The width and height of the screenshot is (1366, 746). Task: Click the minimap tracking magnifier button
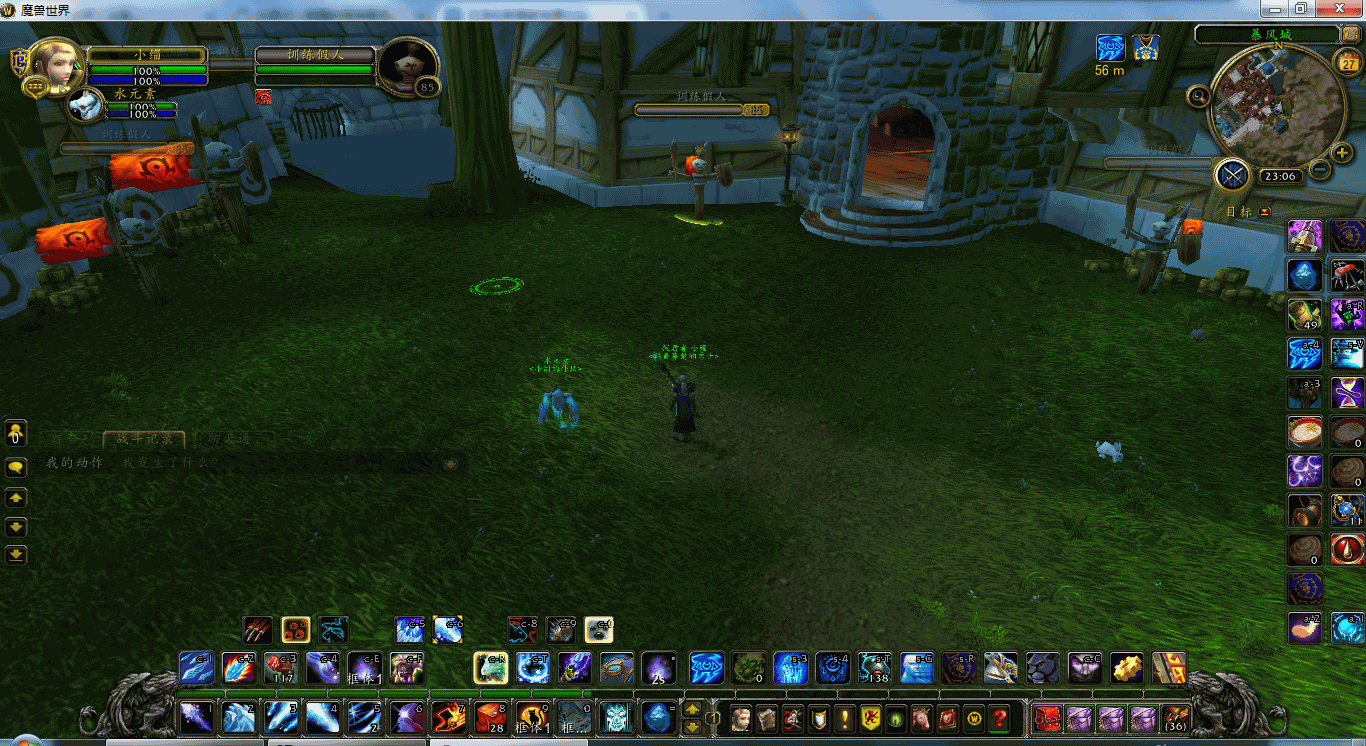coord(1198,97)
